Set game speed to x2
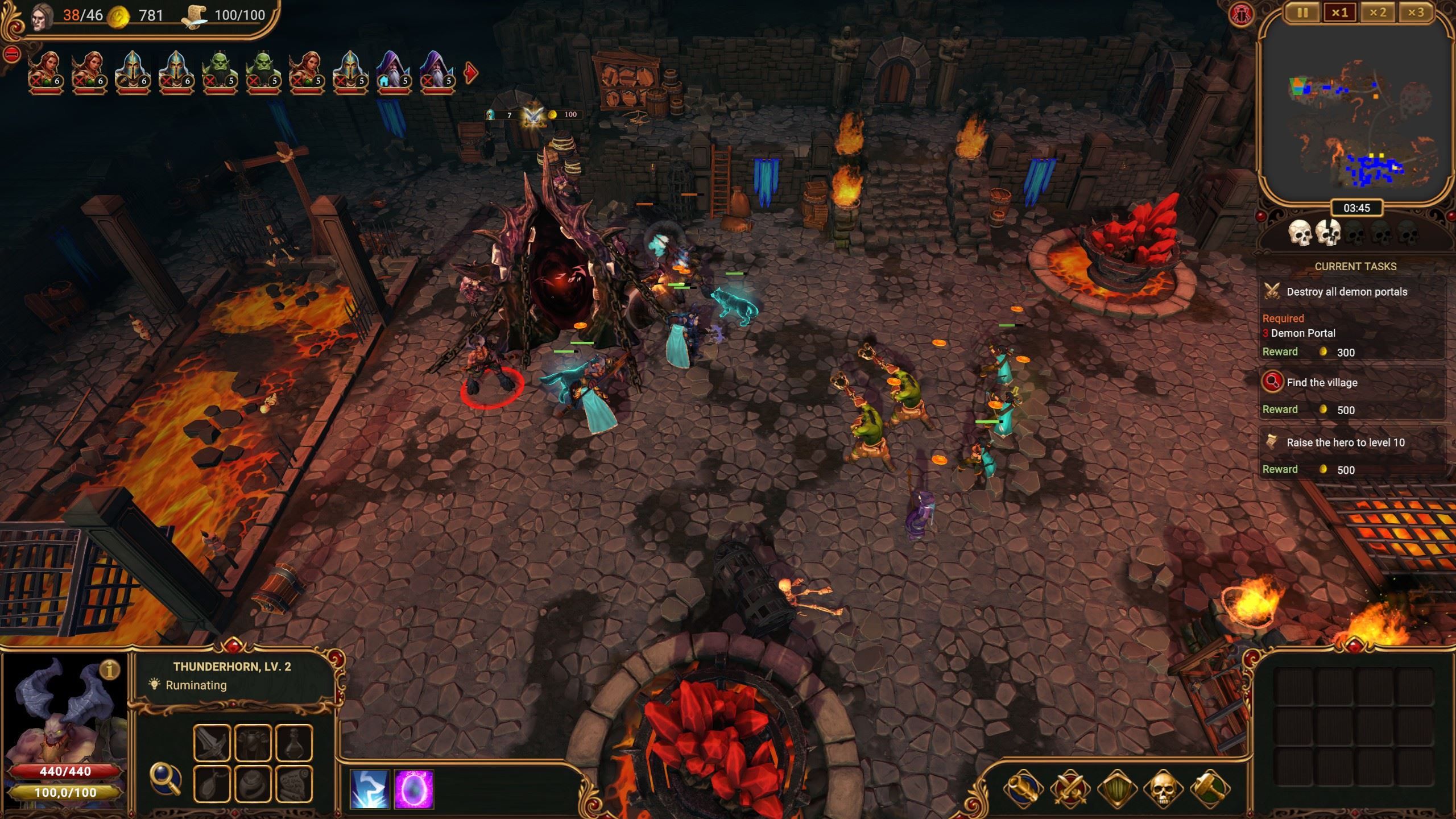 coord(1378,13)
